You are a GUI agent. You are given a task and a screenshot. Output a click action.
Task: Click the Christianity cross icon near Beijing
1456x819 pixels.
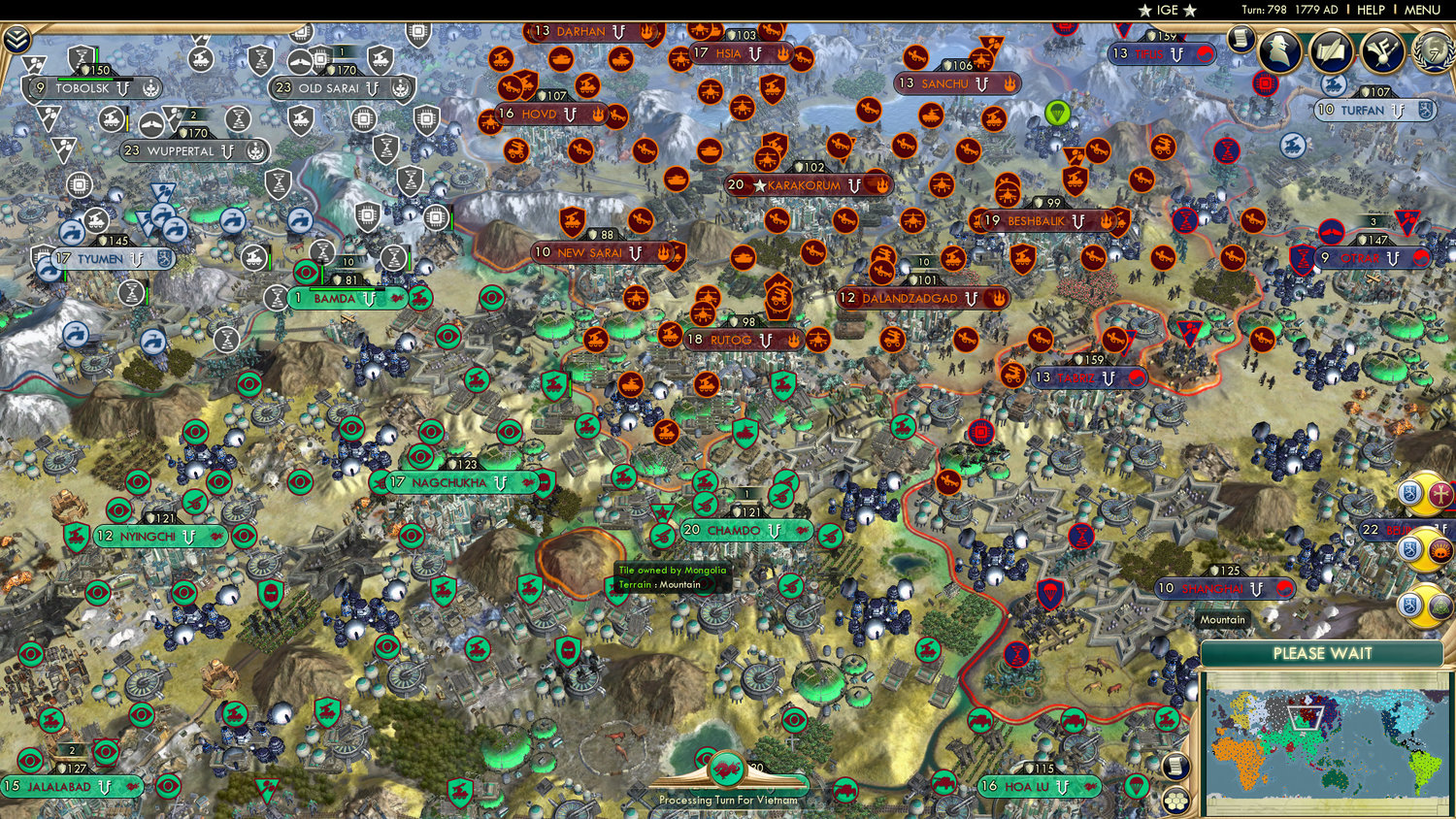point(1440,495)
